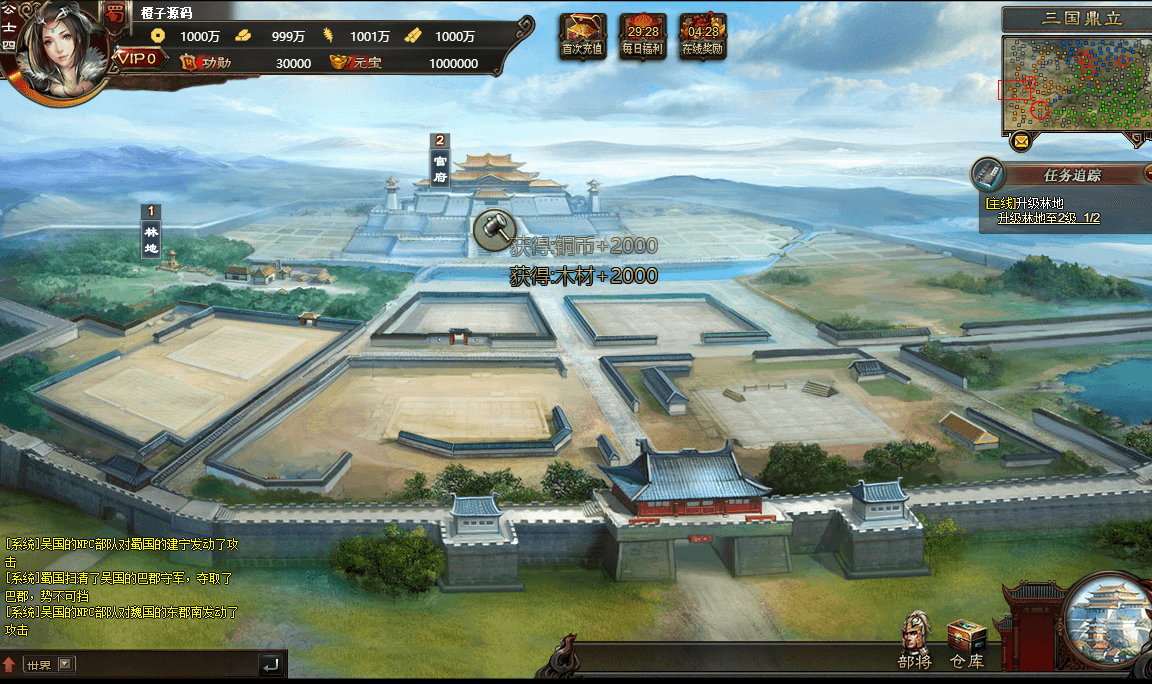Open the 世界 chat channel dropdown
Viewport: 1152px width, 684px height.
[x=66, y=664]
